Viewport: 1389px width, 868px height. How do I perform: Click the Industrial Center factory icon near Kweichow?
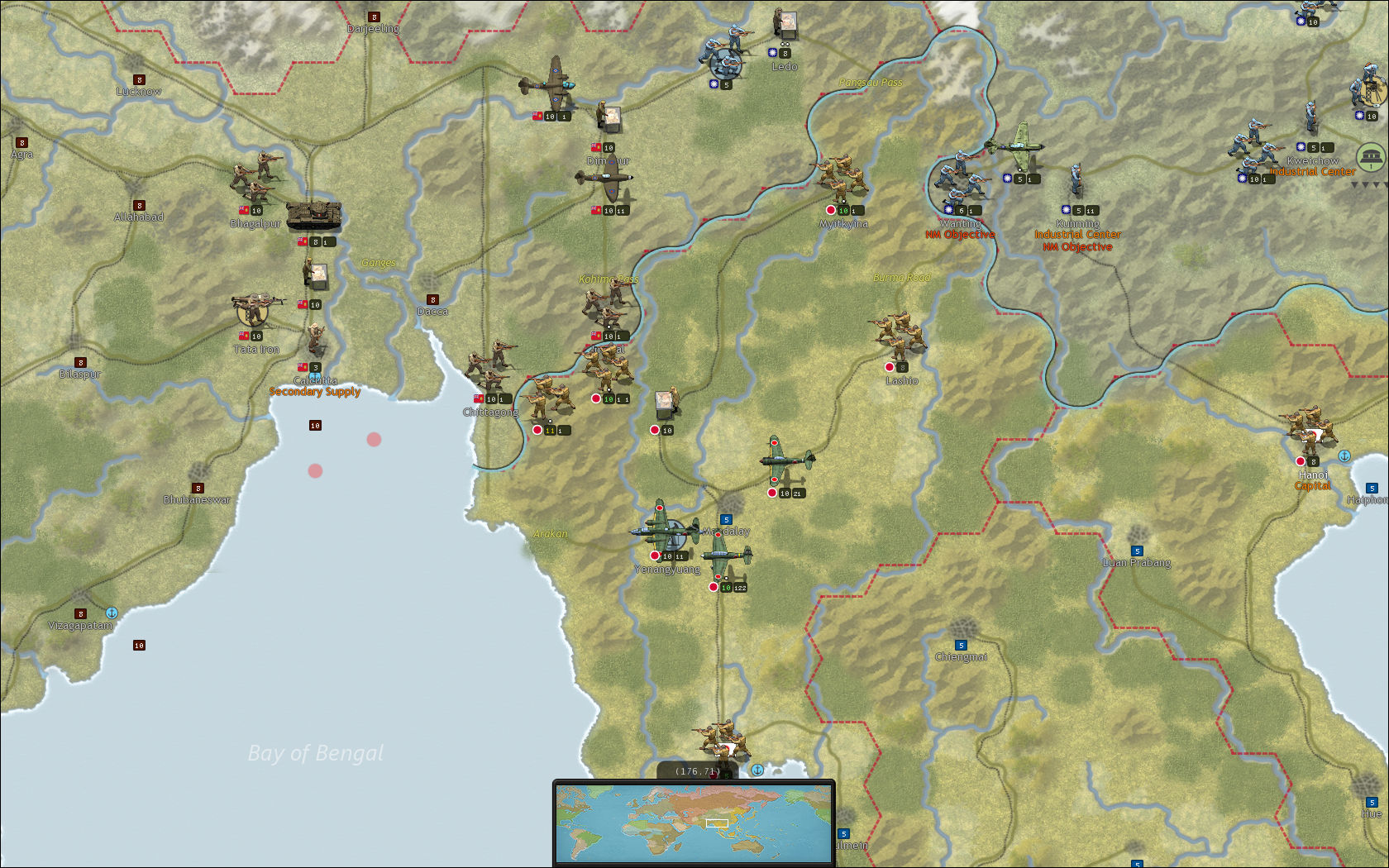(1371, 155)
